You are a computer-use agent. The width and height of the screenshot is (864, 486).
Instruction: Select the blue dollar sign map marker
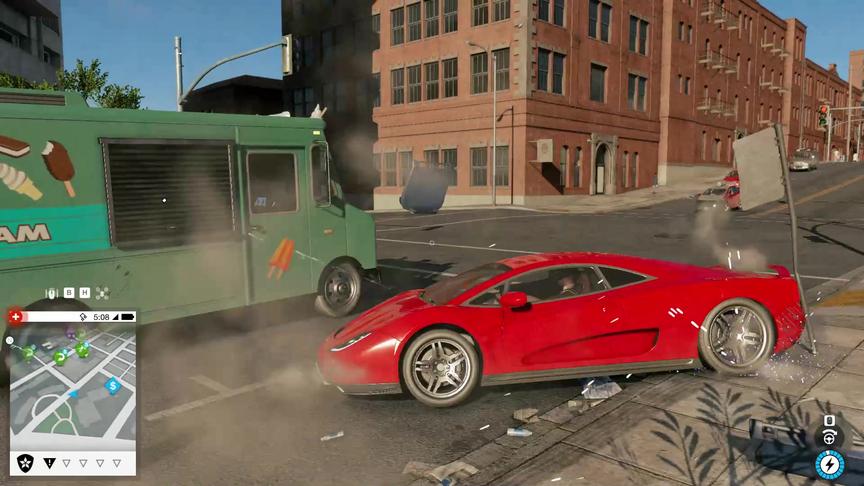[113, 384]
